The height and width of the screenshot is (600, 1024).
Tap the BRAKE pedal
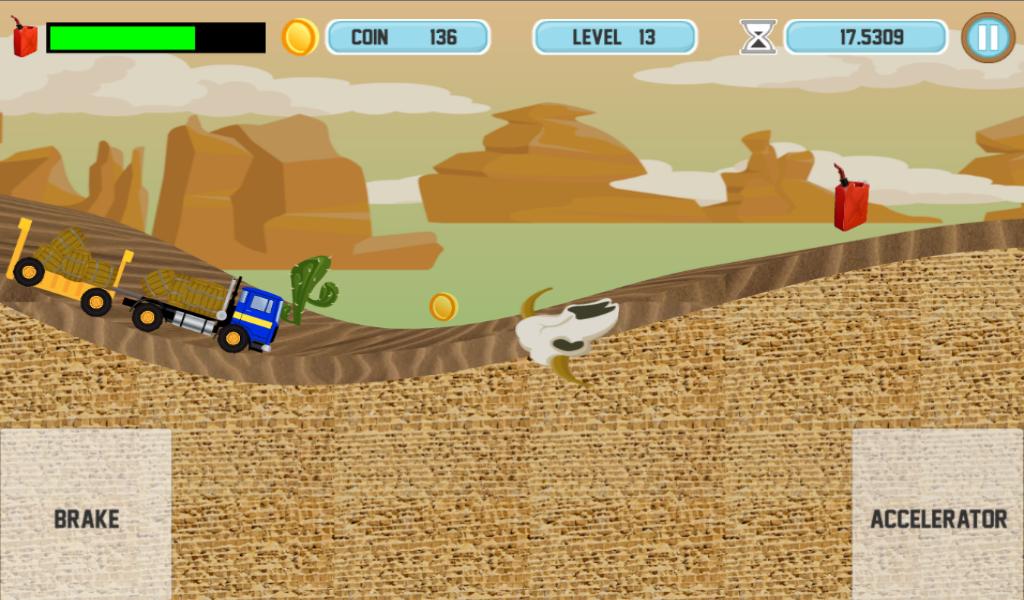pos(86,514)
